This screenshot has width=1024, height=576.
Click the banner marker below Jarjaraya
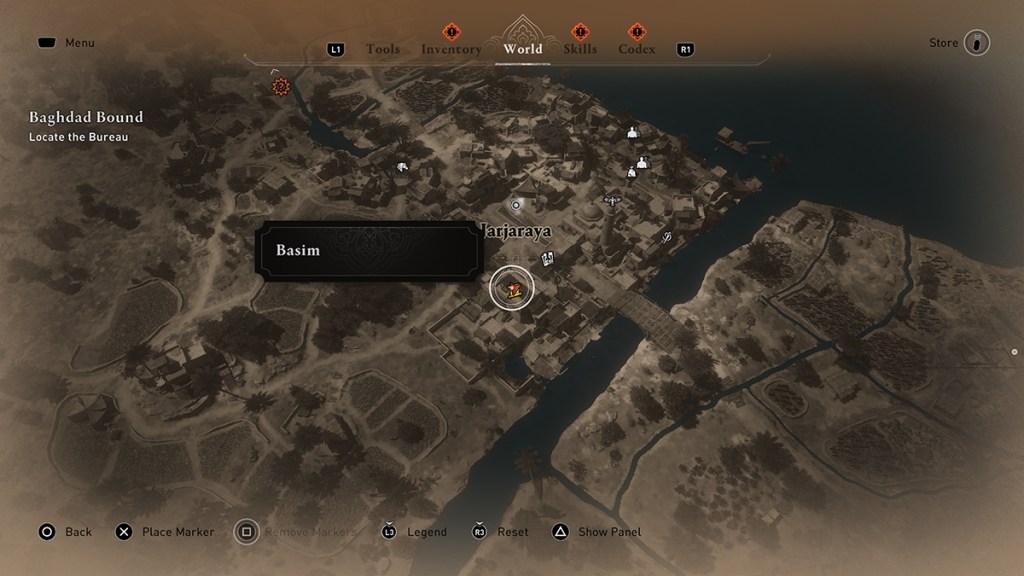[548, 260]
